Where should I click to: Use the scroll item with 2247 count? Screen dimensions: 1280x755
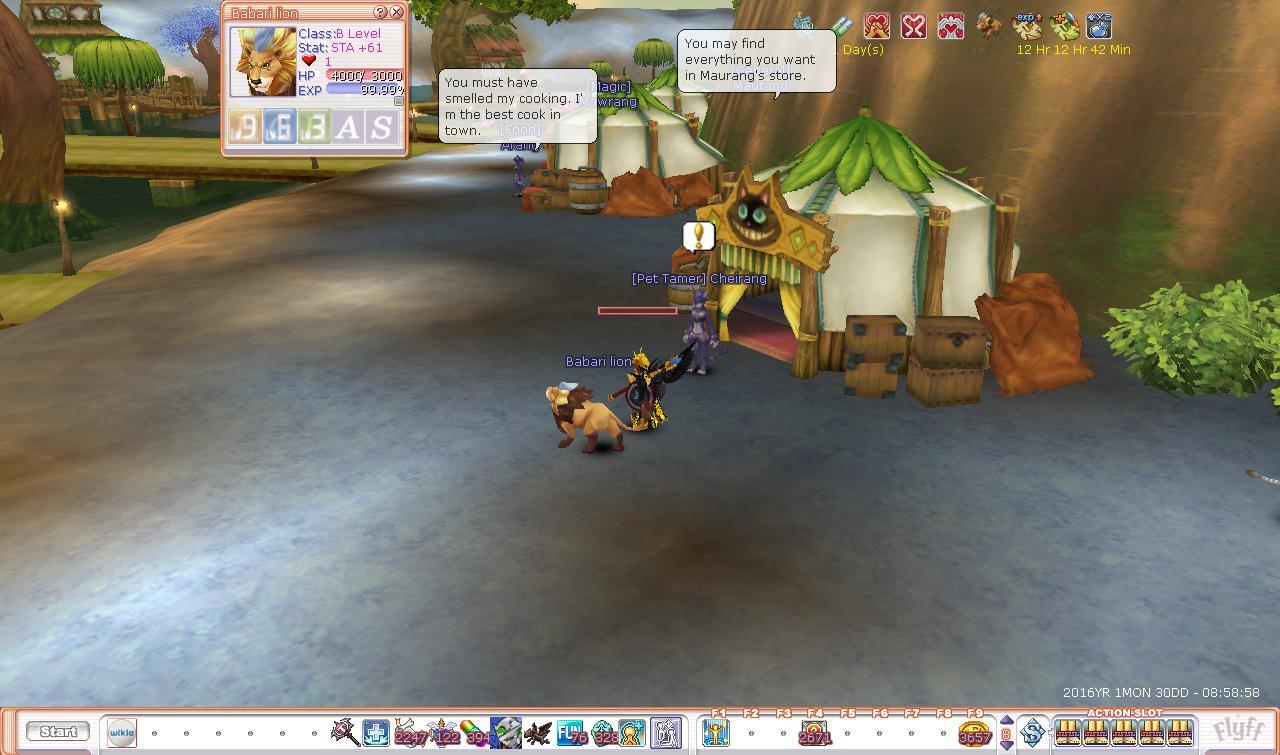(x=409, y=732)
